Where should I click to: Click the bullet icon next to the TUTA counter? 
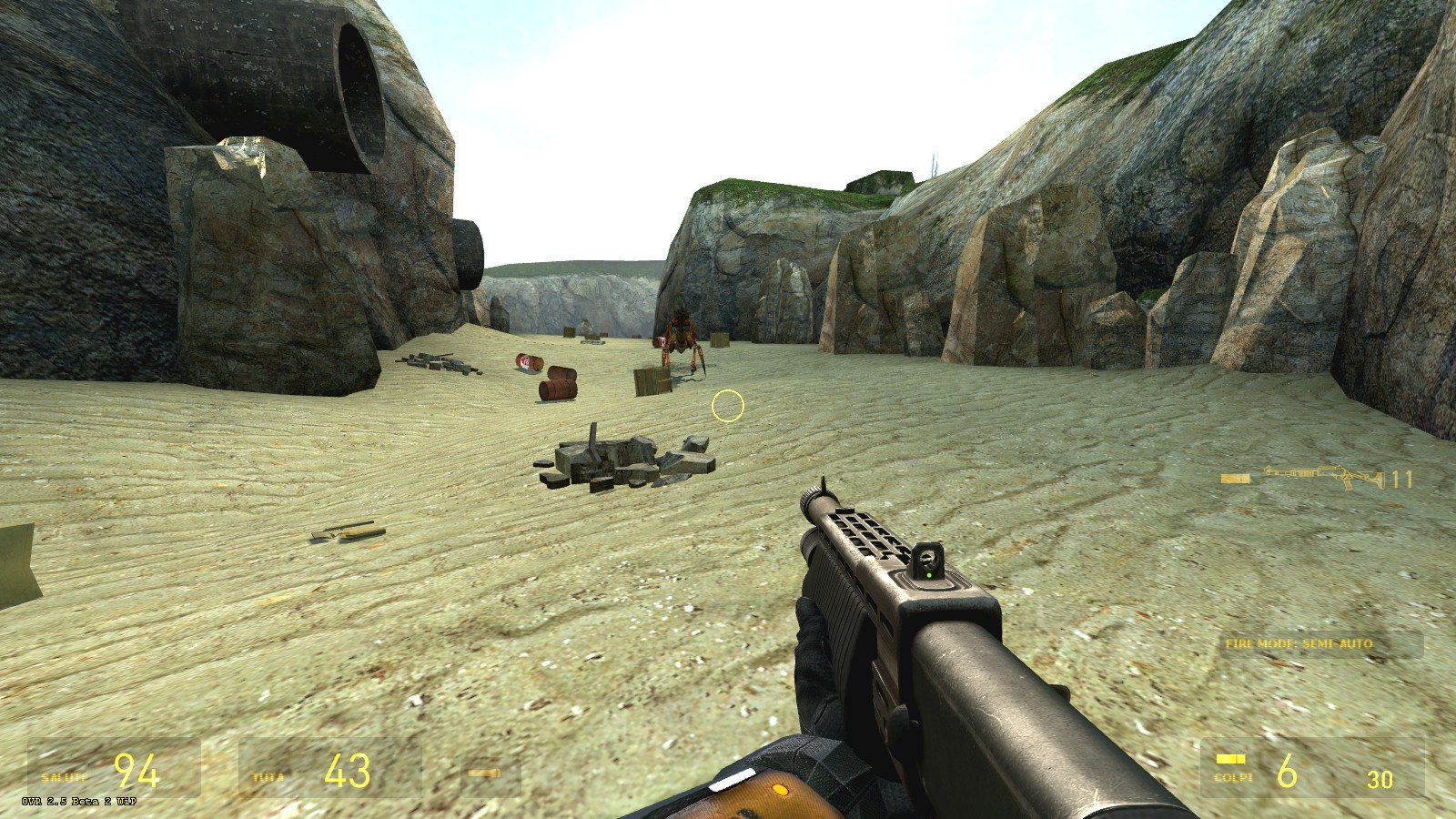point(482,773)
